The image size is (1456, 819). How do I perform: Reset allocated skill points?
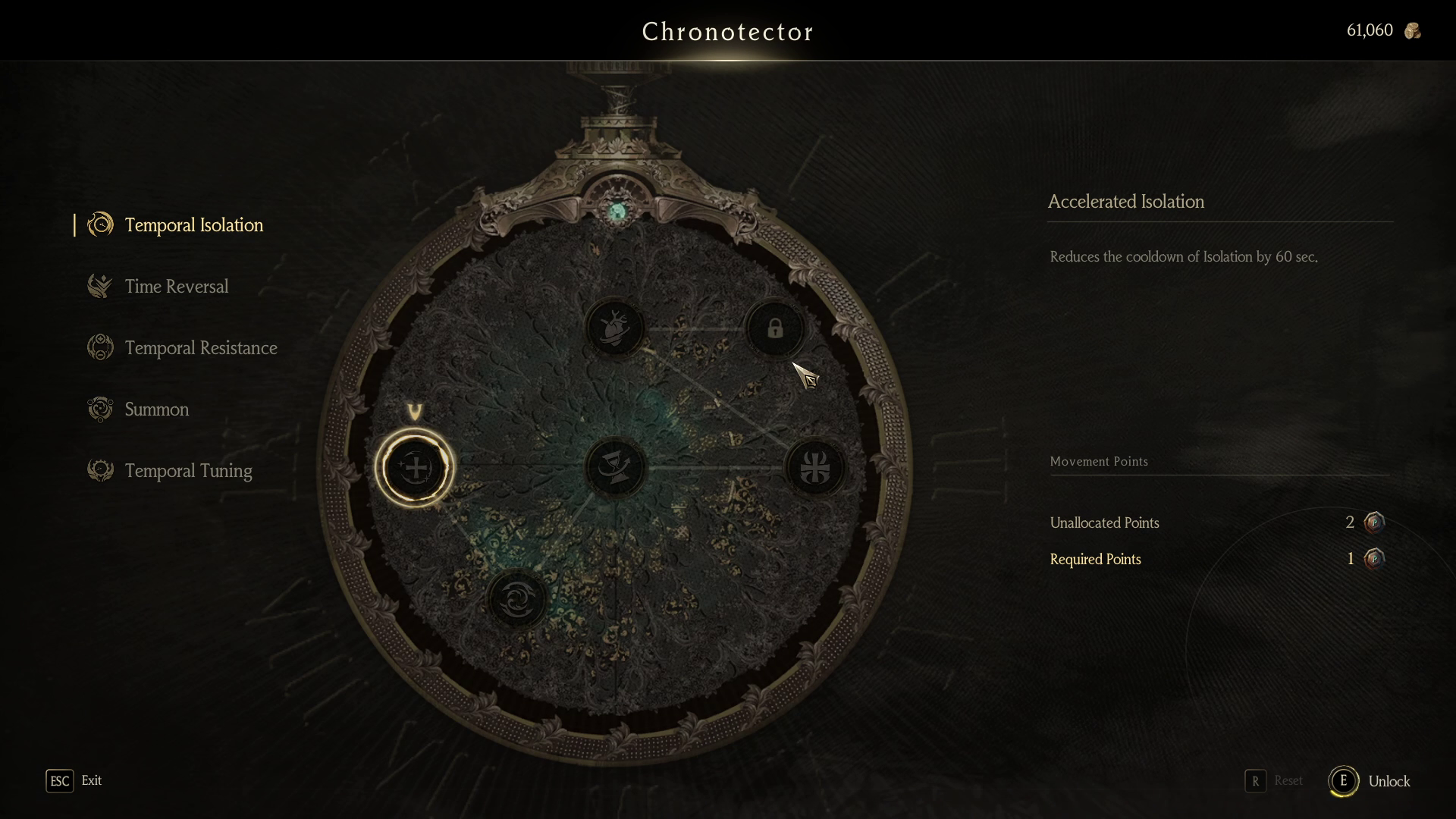coord(1274,781)
